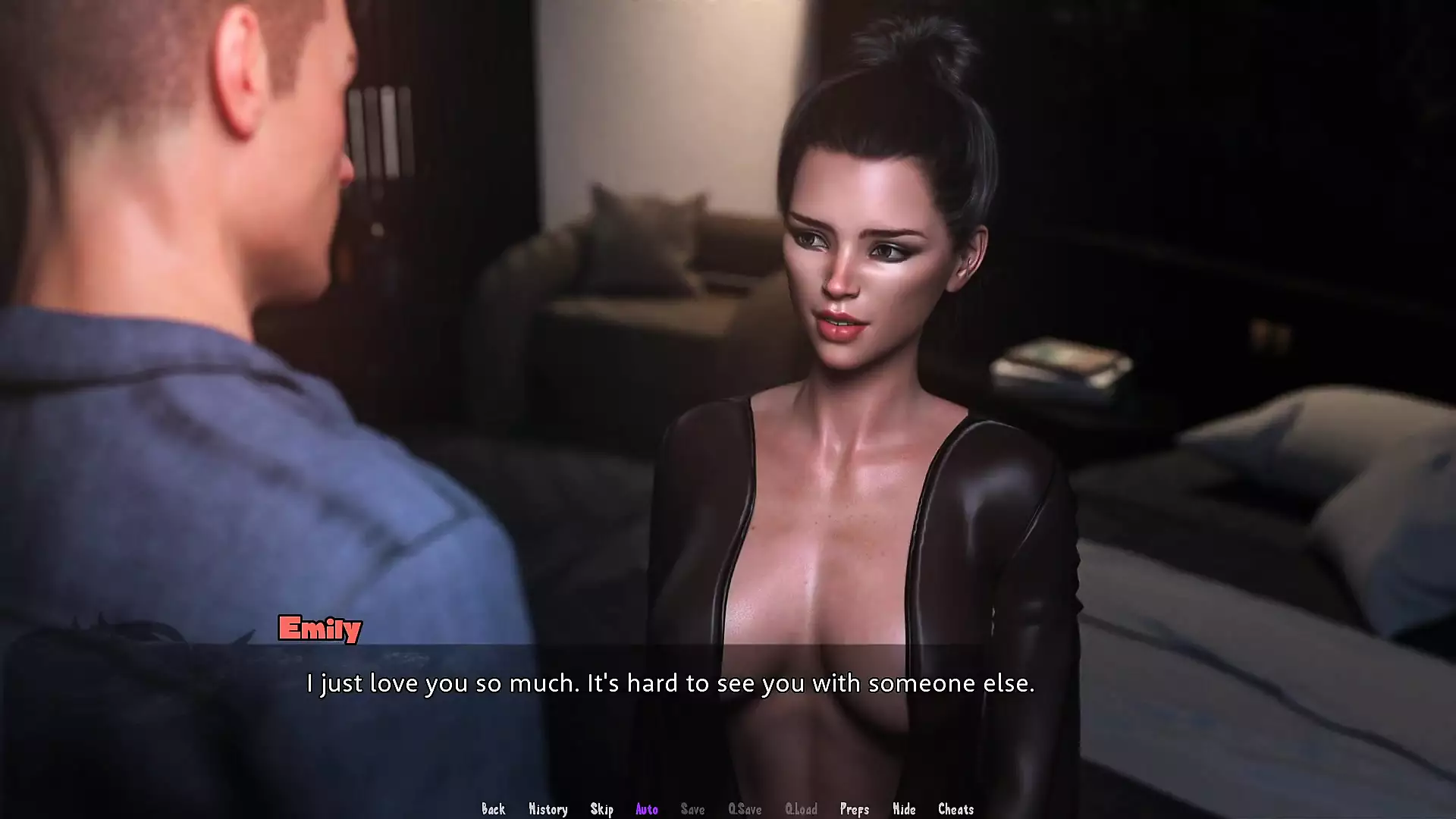Open the Cheats menu
This screenshot has height=819, width=1456.
click(x=955, y=809)
